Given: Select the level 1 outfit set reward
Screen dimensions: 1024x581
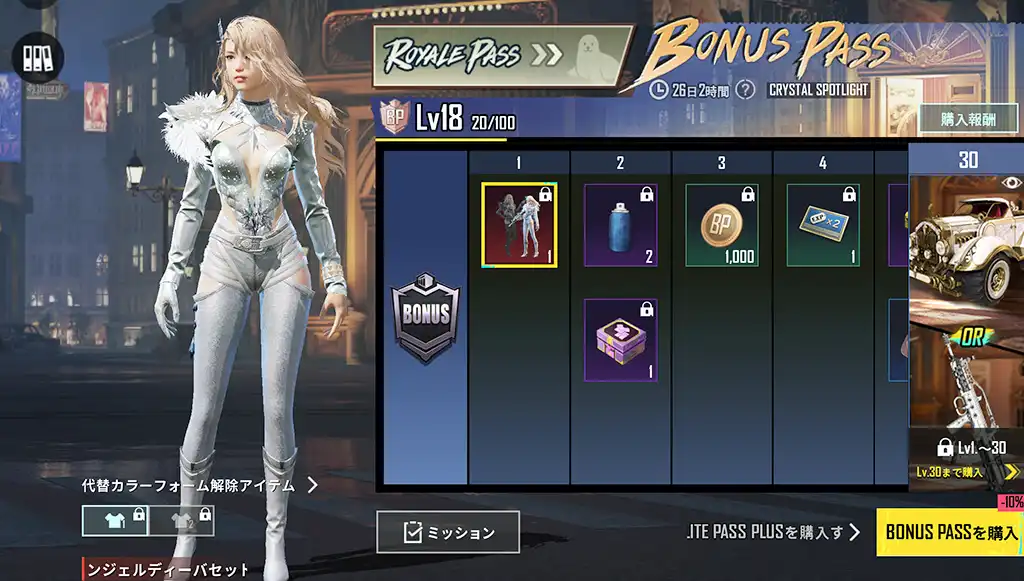Looking at the screenshot, I should 519,224.
